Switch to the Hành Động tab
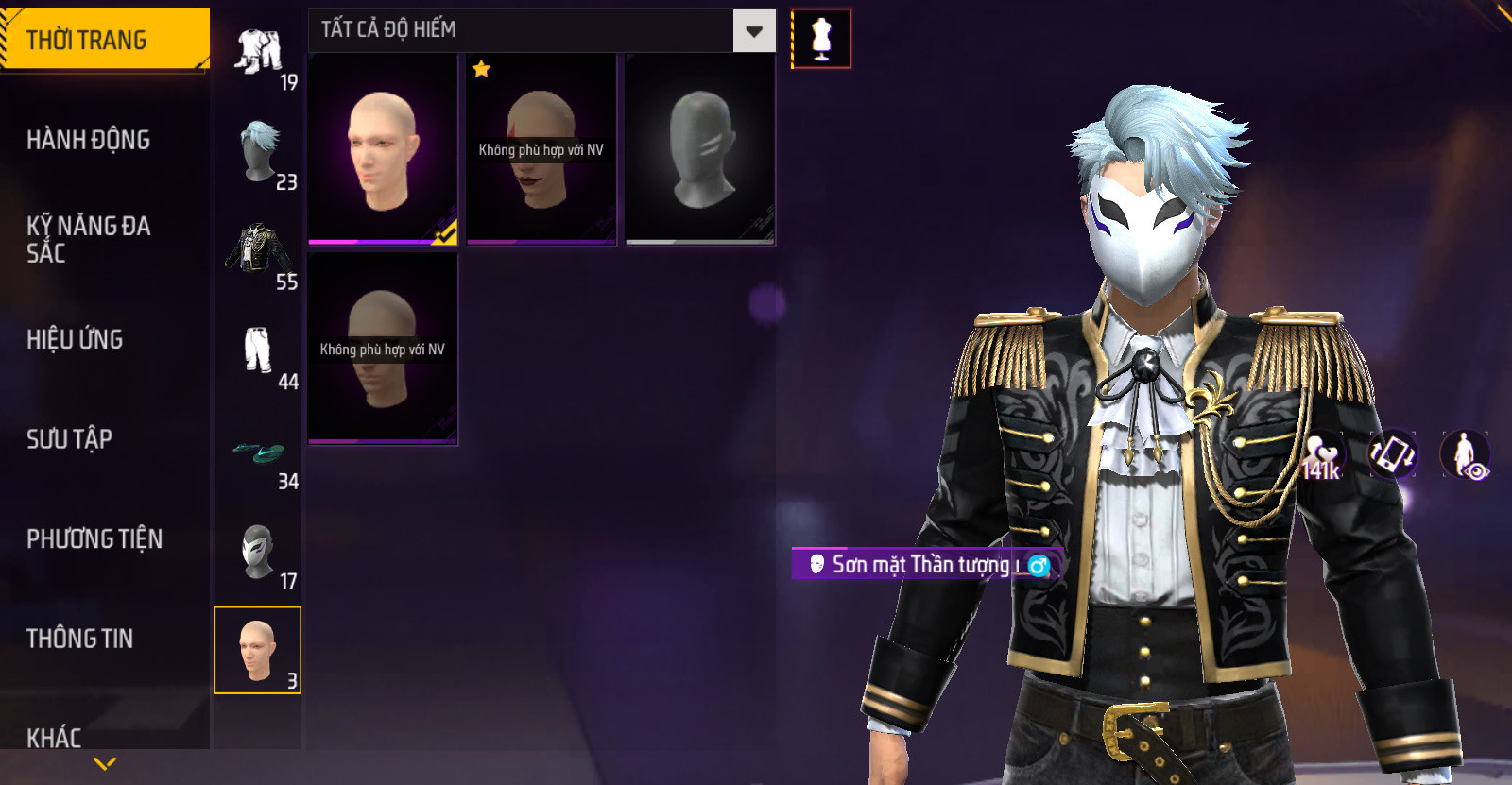Viewport: 1512px width, 785px height. pos(89,140)
